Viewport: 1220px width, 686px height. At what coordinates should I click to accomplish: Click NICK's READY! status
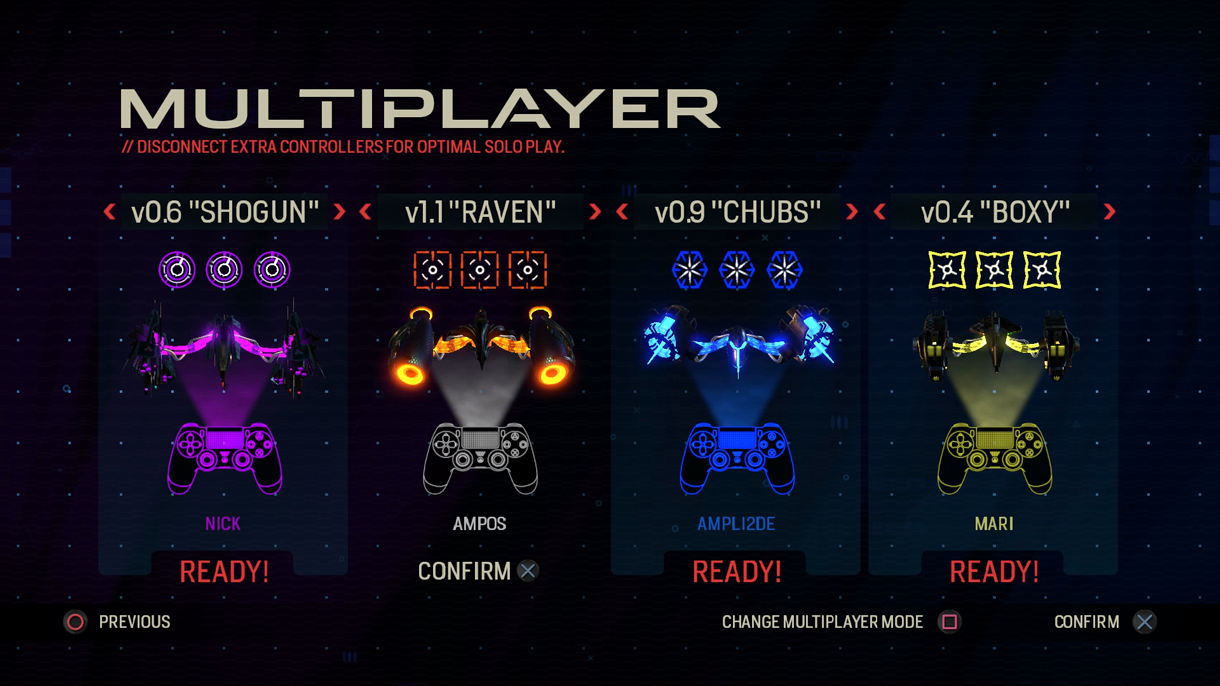click(223, 572)
